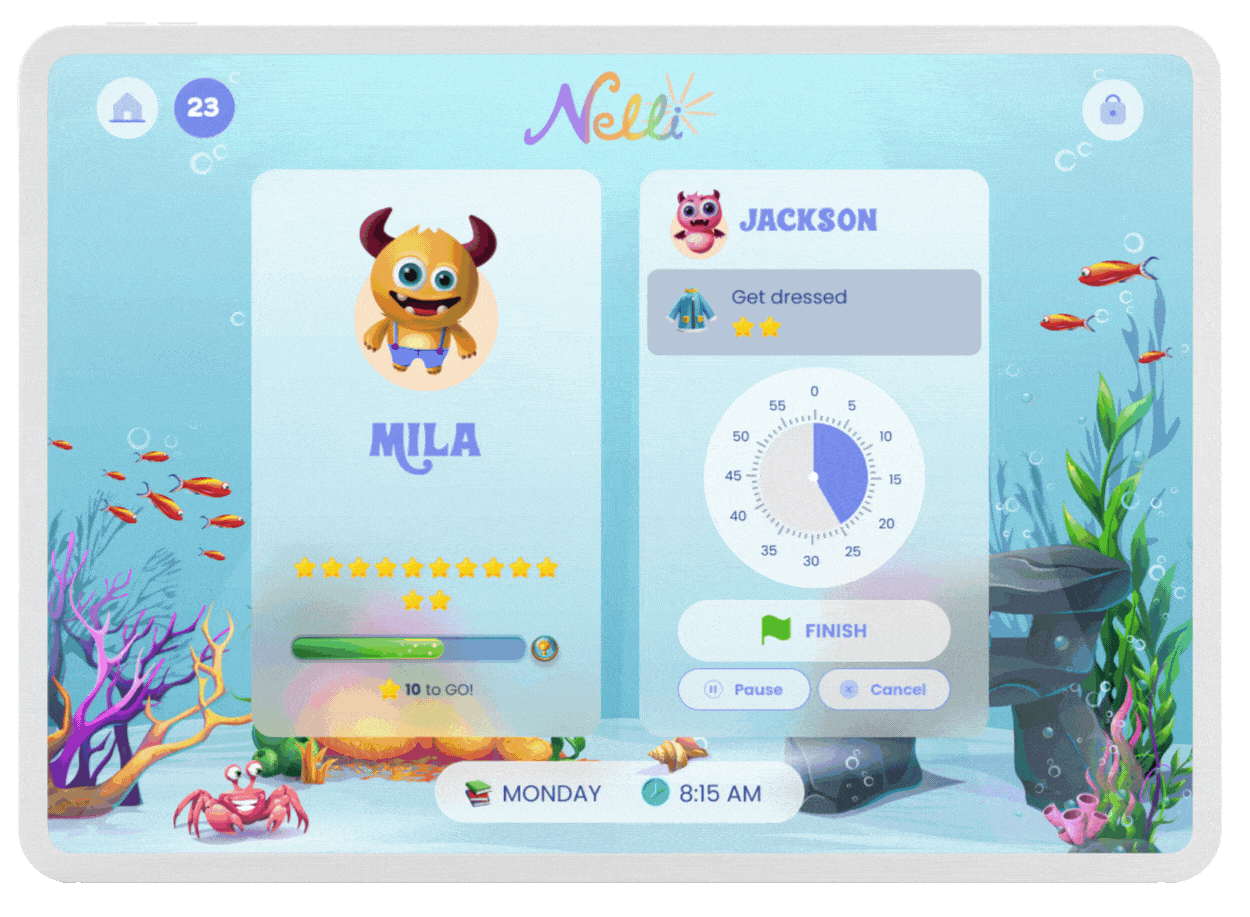Select Mila's orange monster avatar
The height and width of the screenshot is (917, 1250).
[426, 299]
